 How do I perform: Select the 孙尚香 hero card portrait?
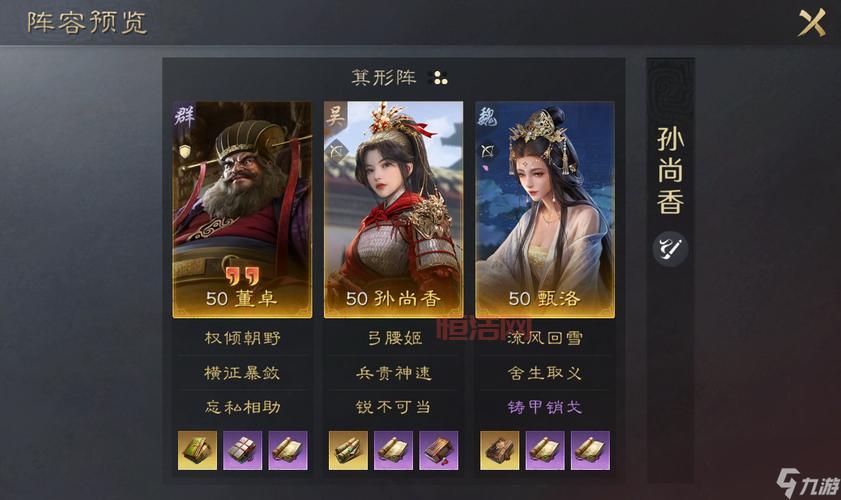[393, 208]
